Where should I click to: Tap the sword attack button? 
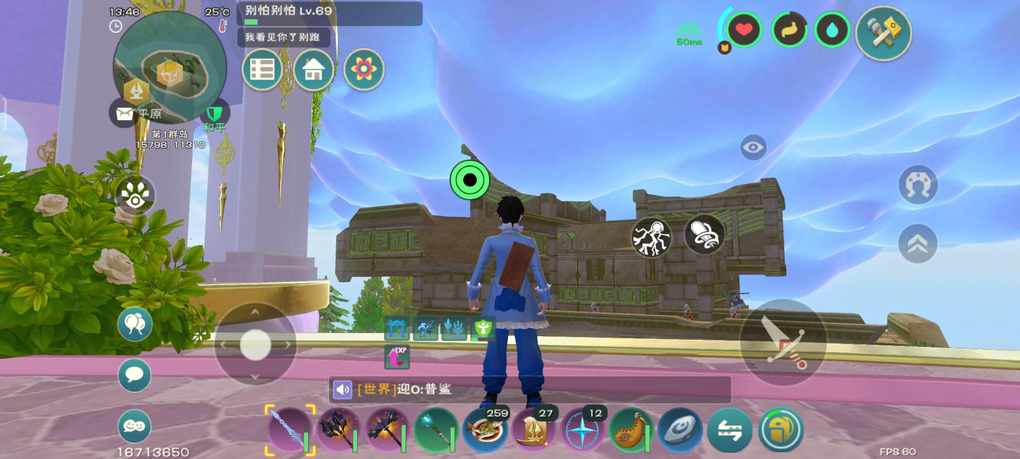[x=783, y=341]
